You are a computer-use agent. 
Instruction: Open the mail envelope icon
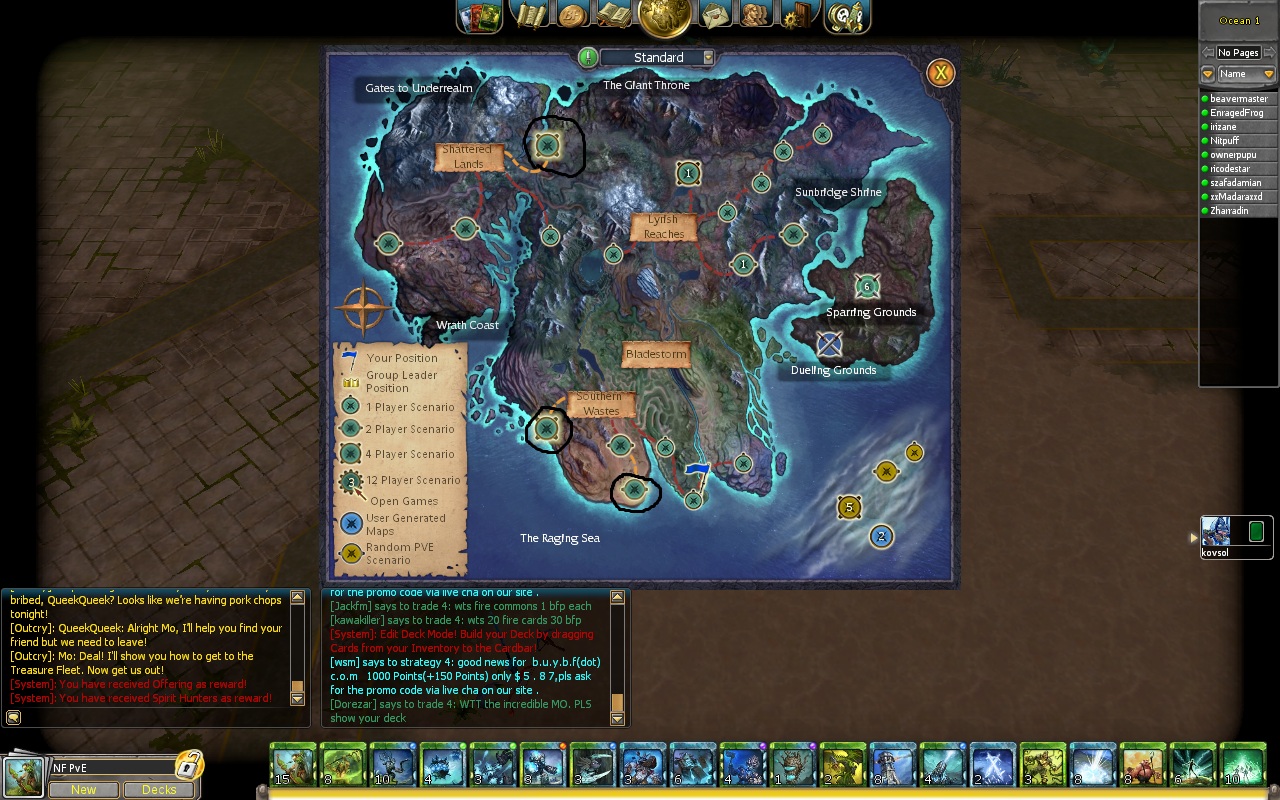click(x=715, y=15)
